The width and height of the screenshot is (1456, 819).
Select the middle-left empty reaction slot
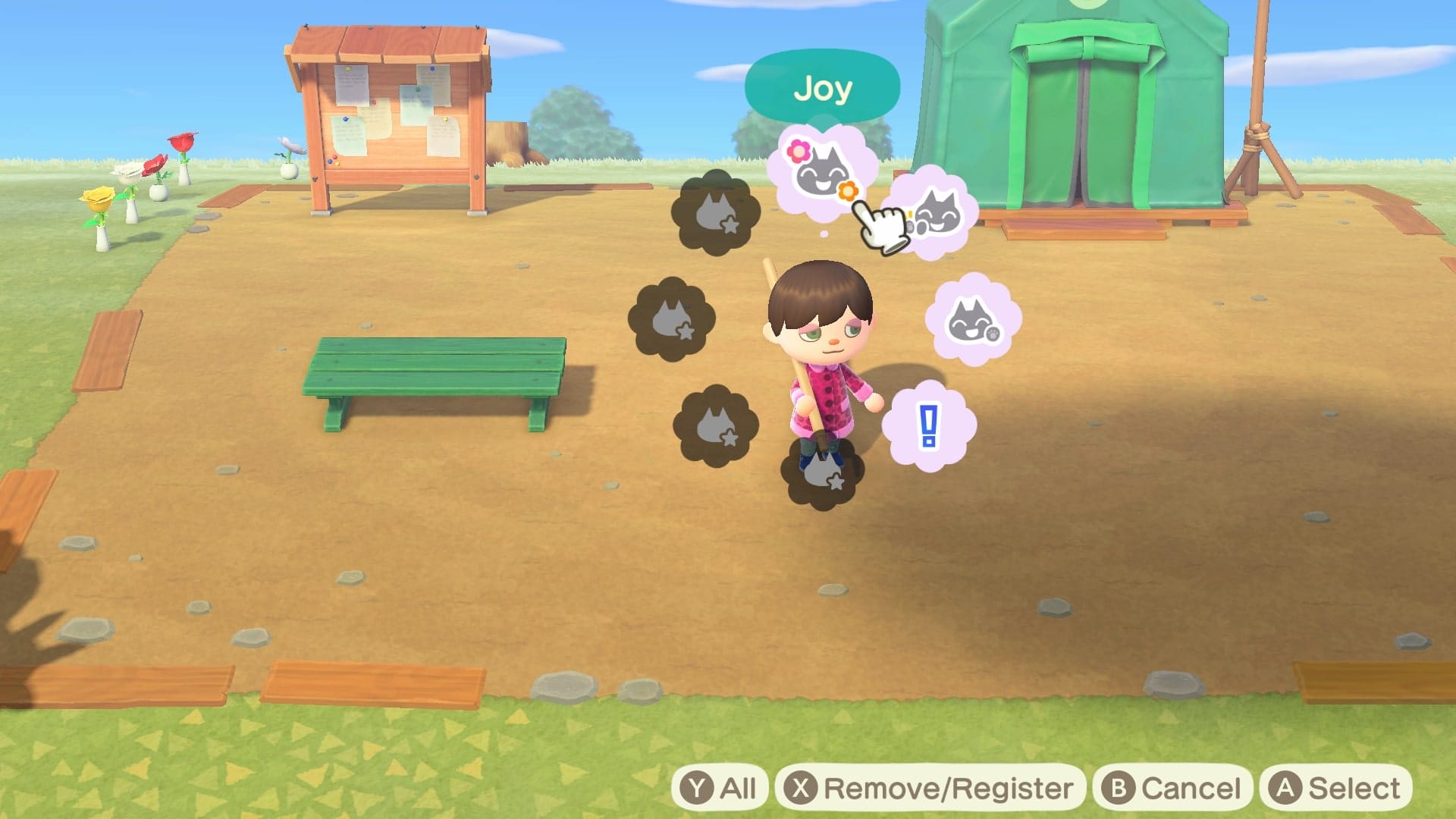[671, 318]
